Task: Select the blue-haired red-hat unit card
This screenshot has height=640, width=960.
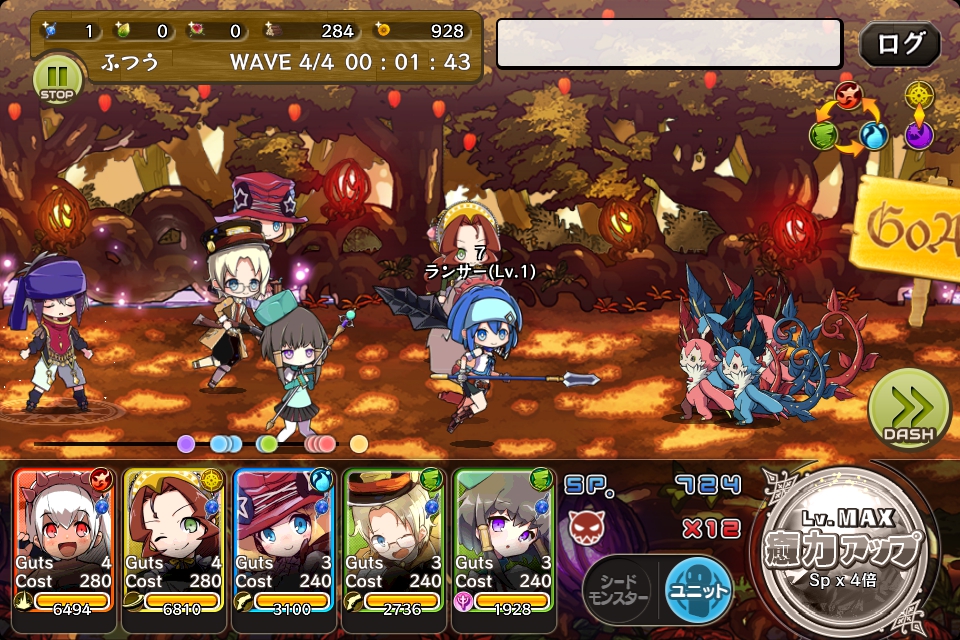Action: (285, 540)
